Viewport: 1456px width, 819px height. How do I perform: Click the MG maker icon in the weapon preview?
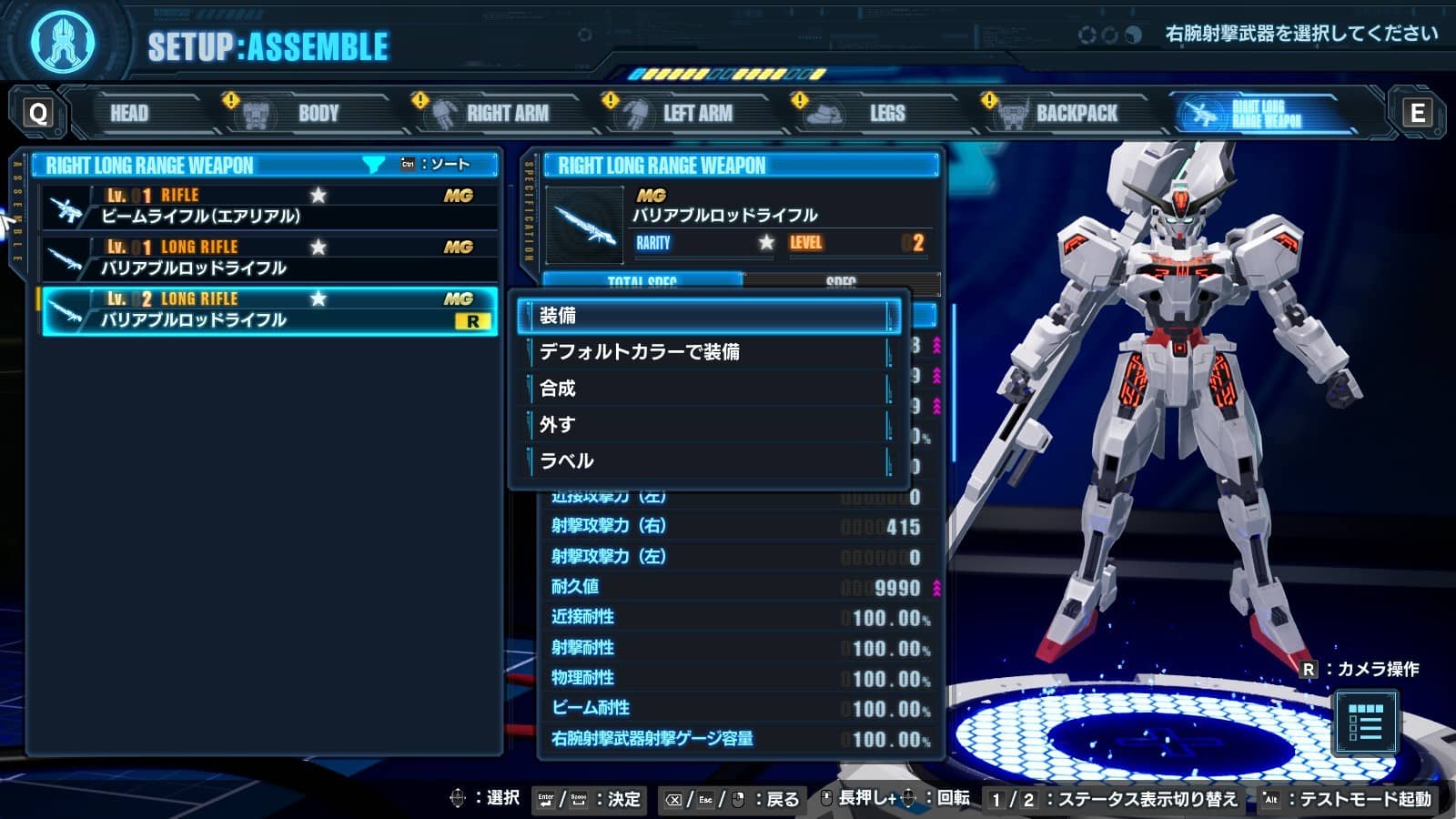(x=652, y=195)
